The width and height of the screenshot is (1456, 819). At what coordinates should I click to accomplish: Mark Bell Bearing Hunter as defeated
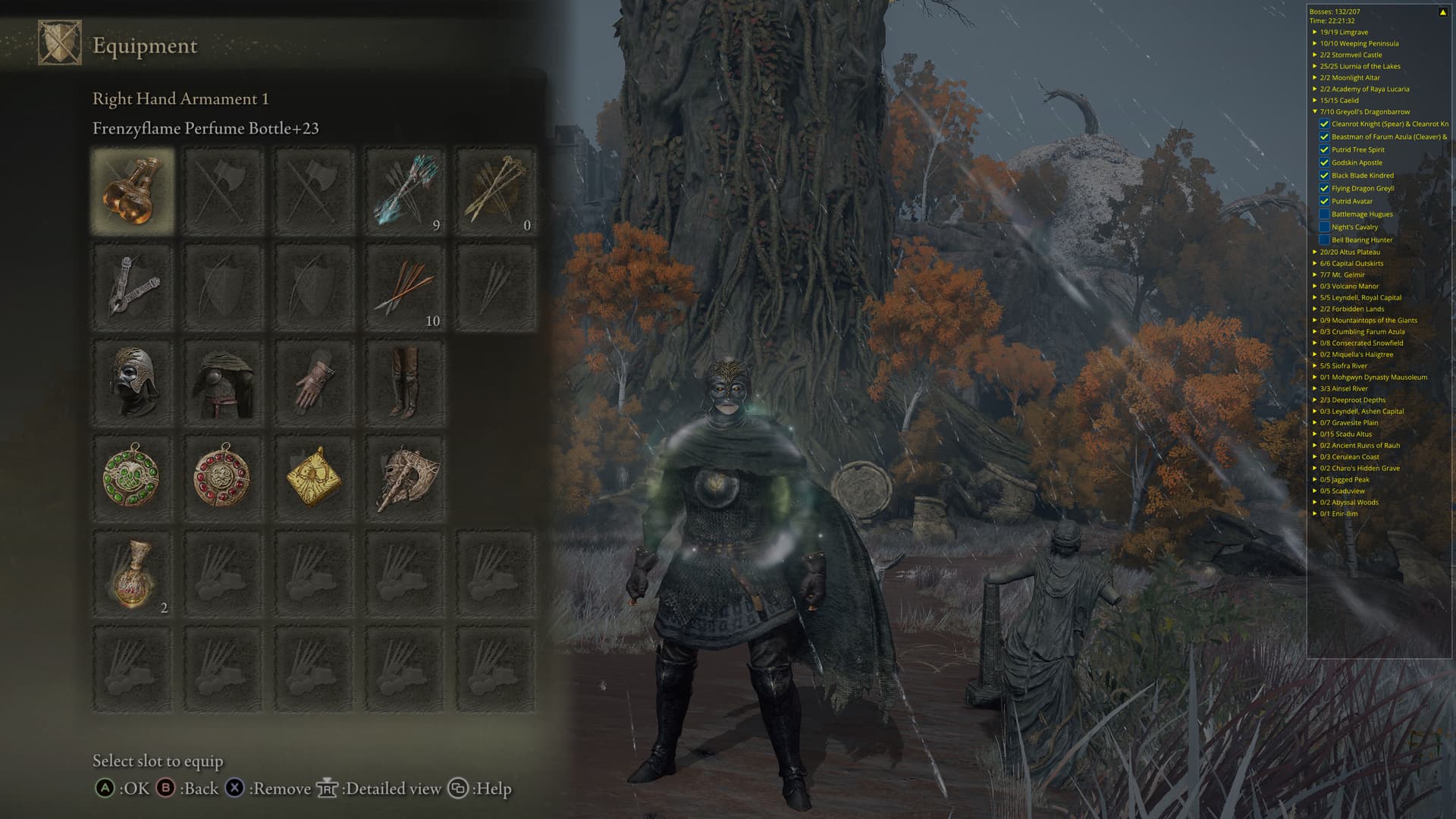pyautogui.click(x=1324, y=240)
